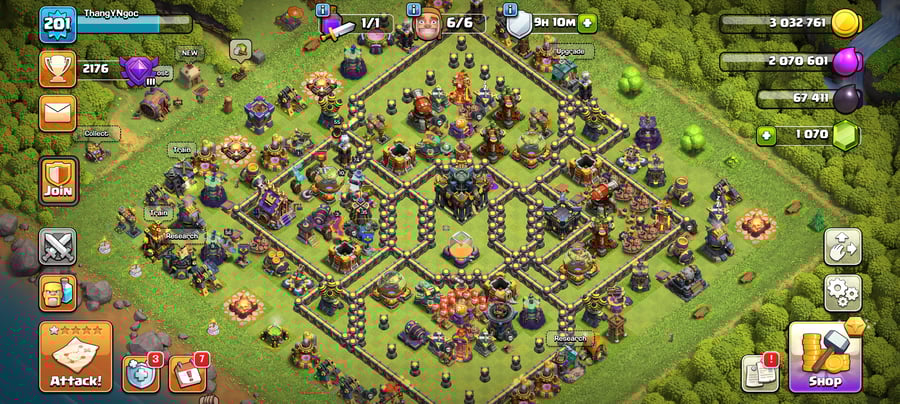Image resolution: width=900 pixels, height=404 pixels.
Task: Add more shield with the green plus
Action: [587, 22]
